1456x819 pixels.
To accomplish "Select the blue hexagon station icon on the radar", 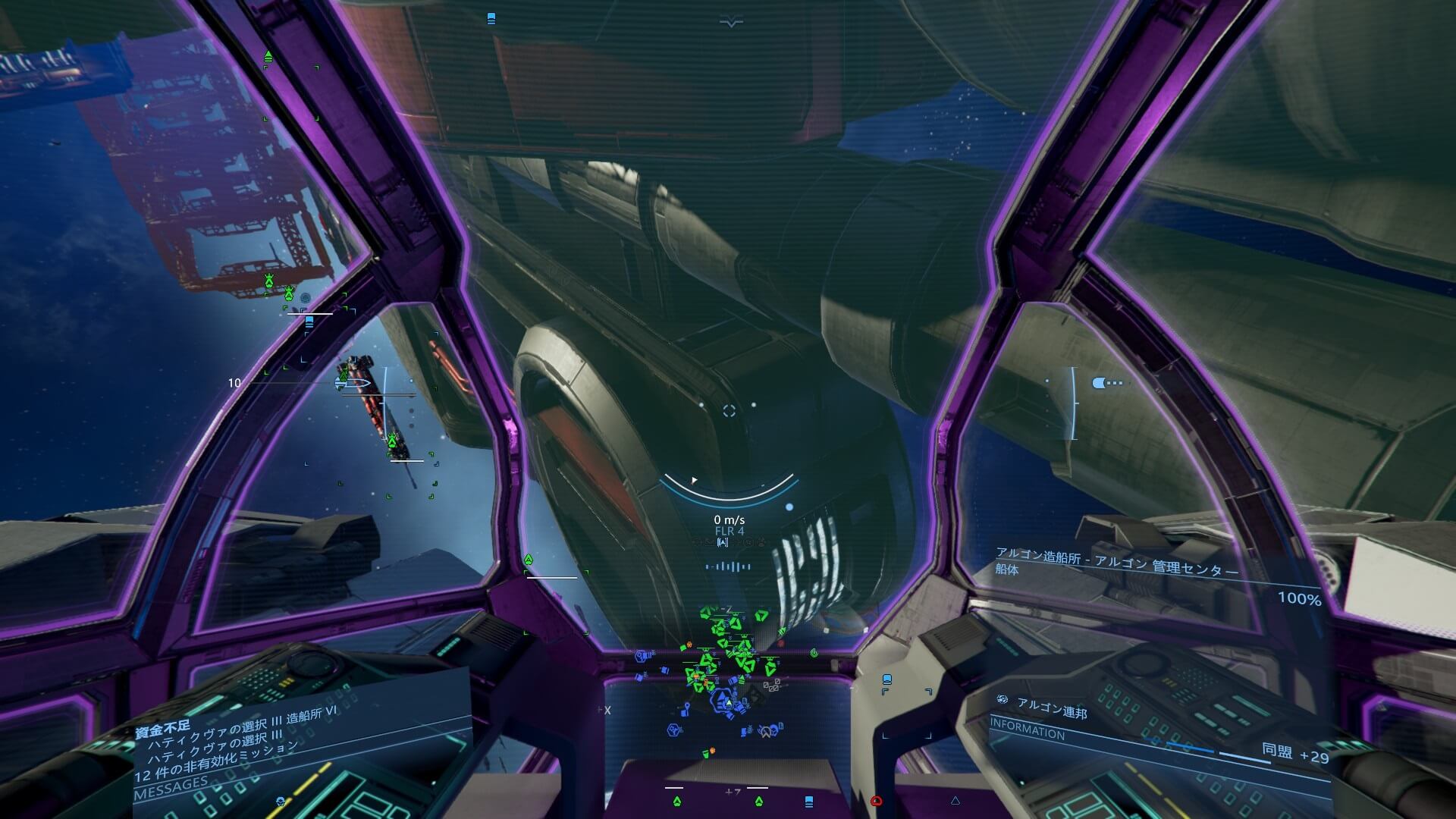I will coord(673,731).
